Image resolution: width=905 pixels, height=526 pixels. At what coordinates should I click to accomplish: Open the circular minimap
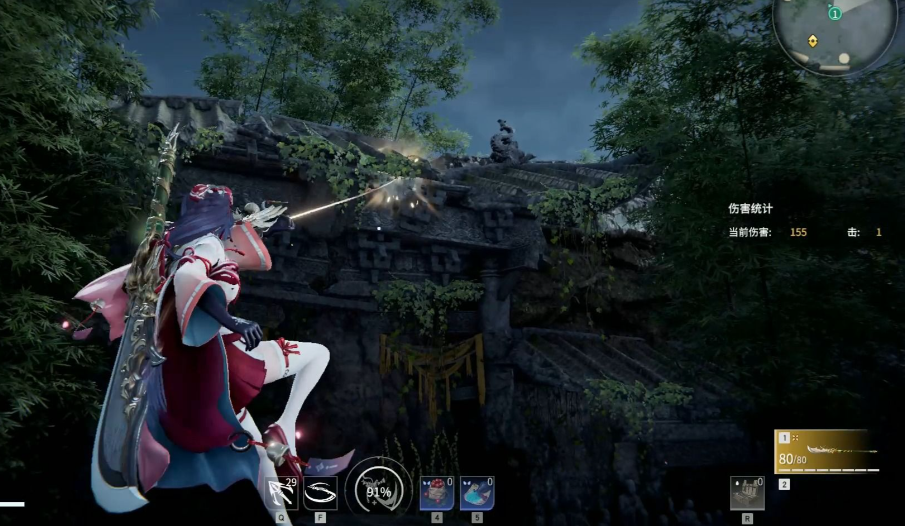(834, 33)
